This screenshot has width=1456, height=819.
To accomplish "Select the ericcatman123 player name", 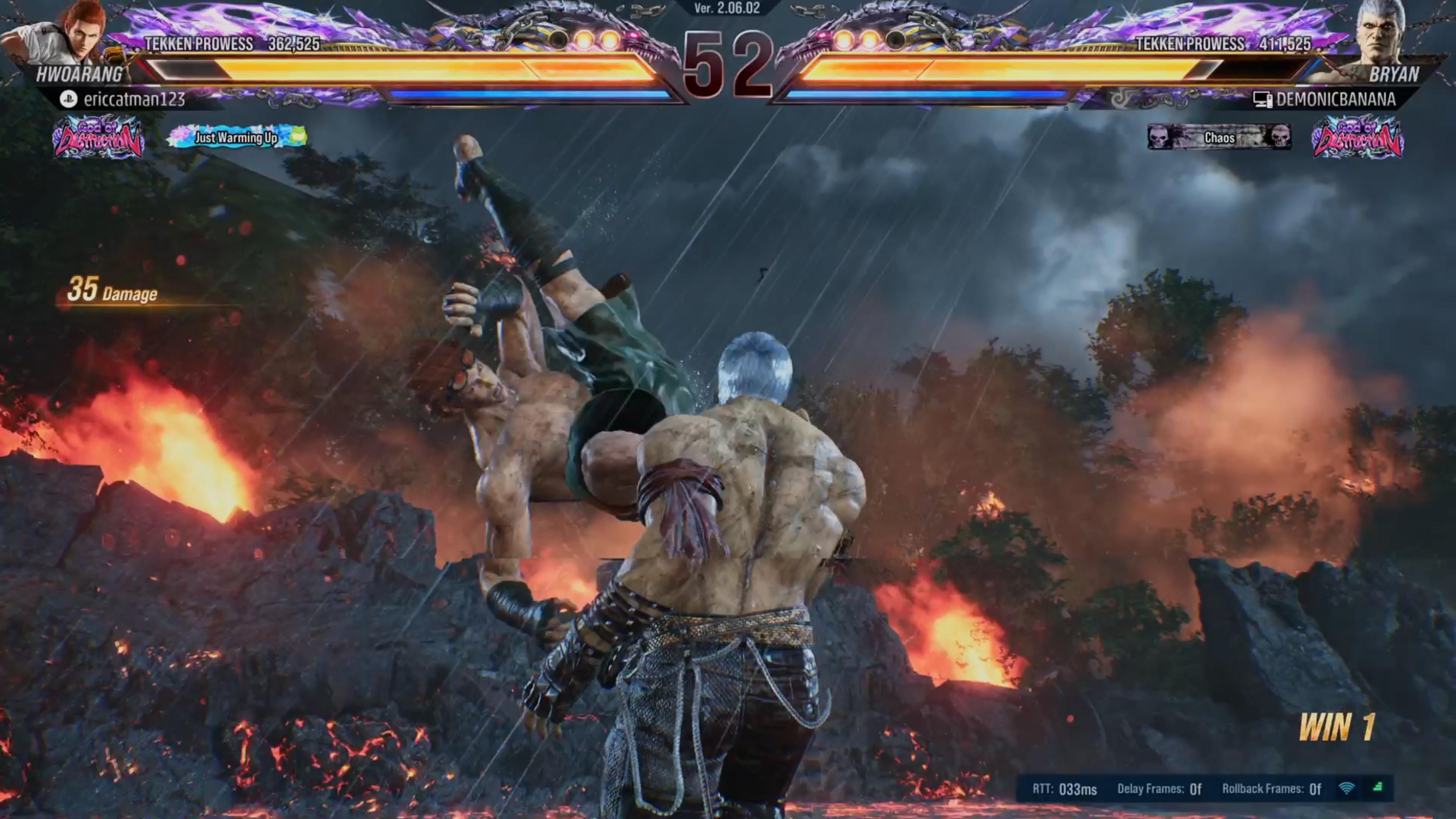I will click(x=134, y=99).
